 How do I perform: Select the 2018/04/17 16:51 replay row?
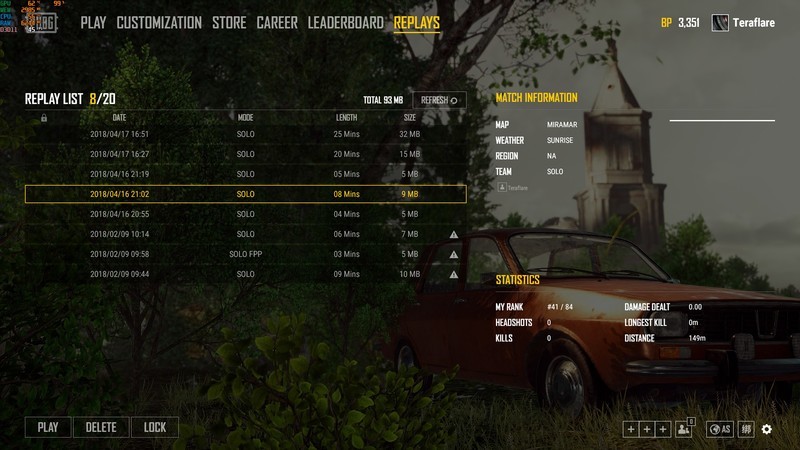click(245, 134)
